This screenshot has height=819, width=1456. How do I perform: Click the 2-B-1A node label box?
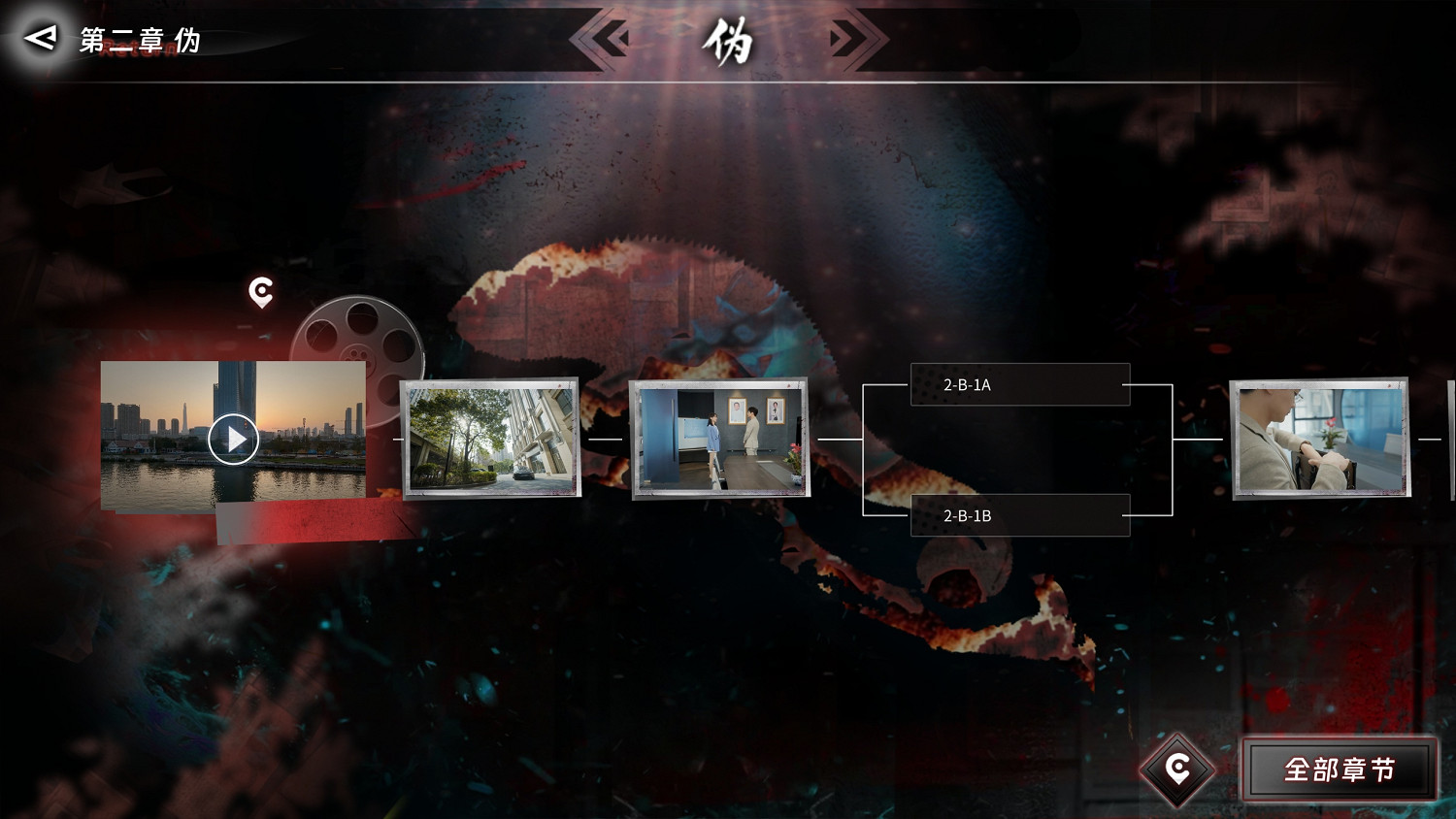click(1019, 384)
